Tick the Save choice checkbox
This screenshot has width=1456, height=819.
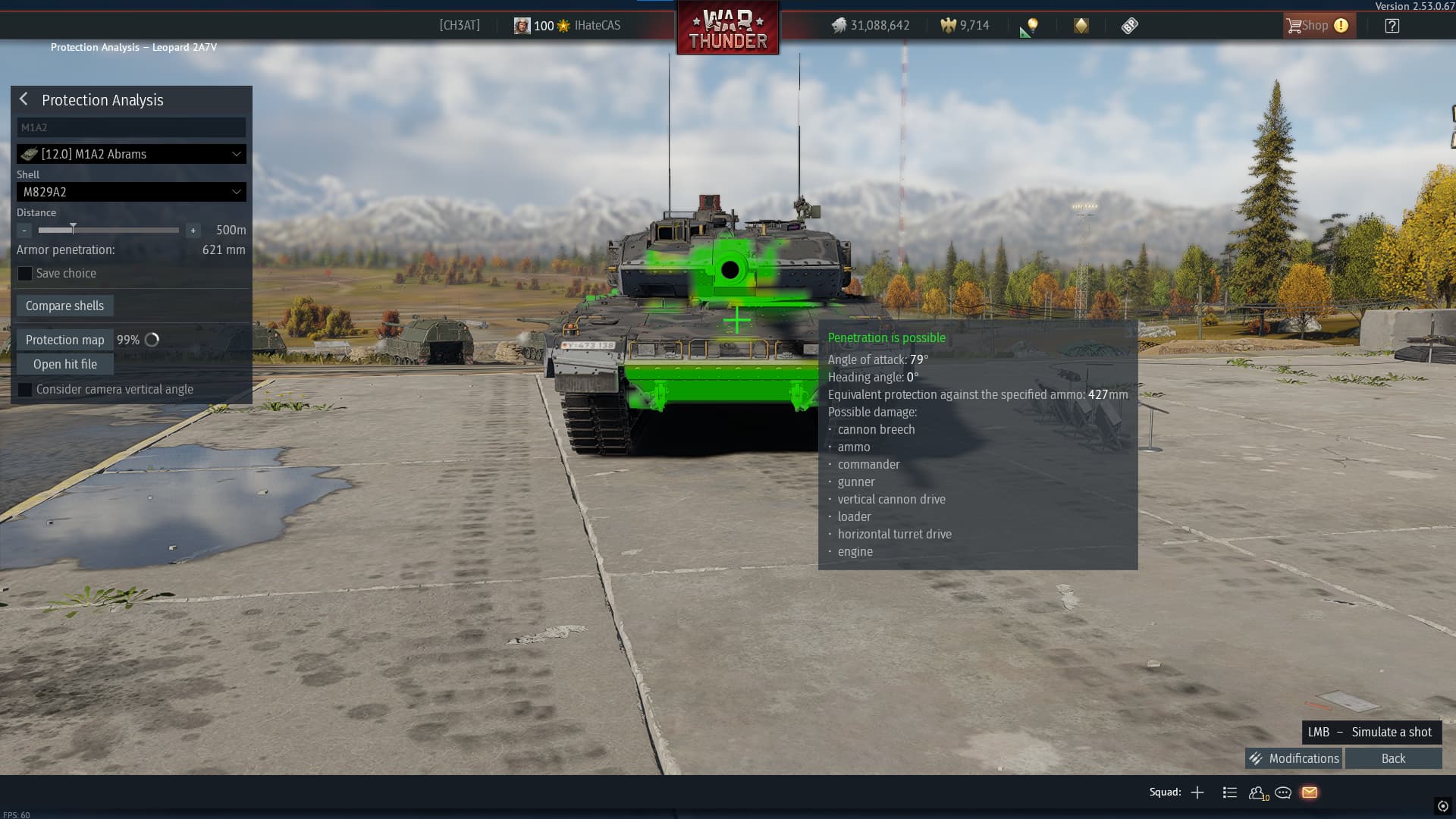click(x=25, y=274)
